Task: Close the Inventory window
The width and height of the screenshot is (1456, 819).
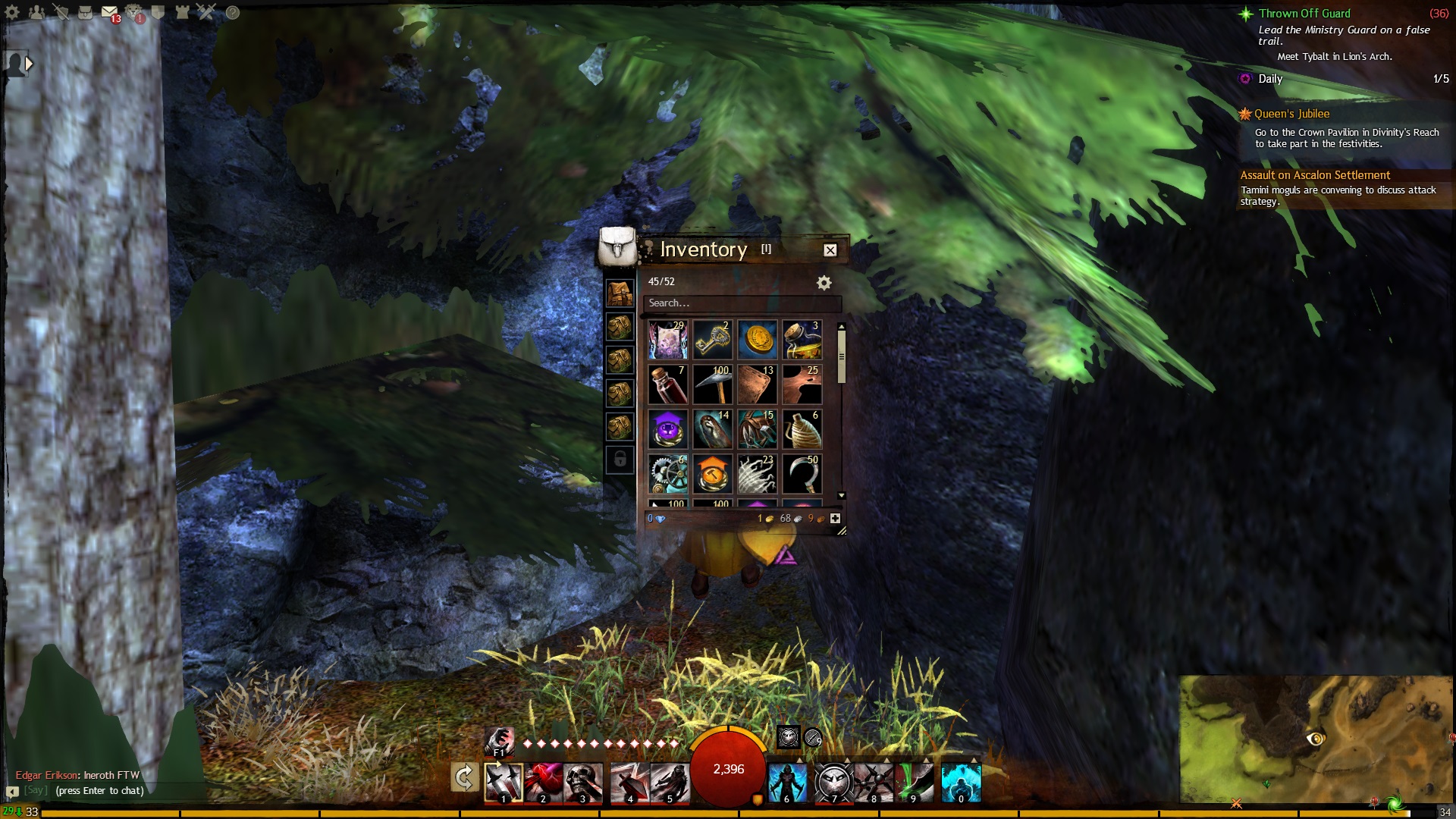Action: click(830, 250)
